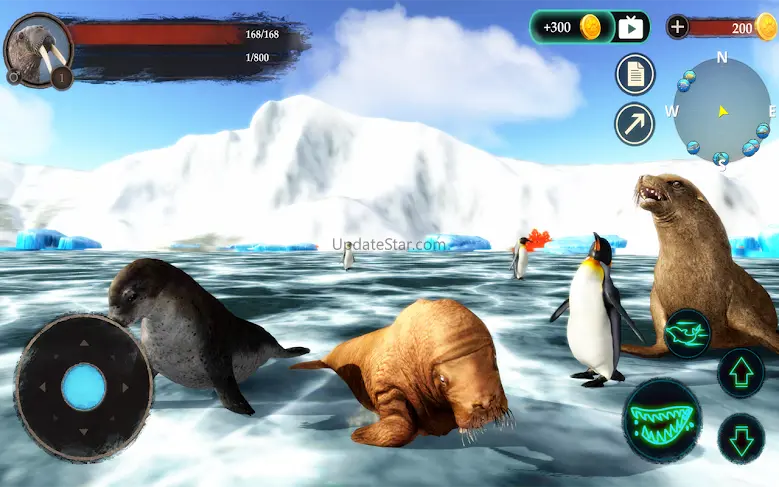Open the quest notes document icon
The width and height of the screenshot is (779, 487).
(634, 73)
